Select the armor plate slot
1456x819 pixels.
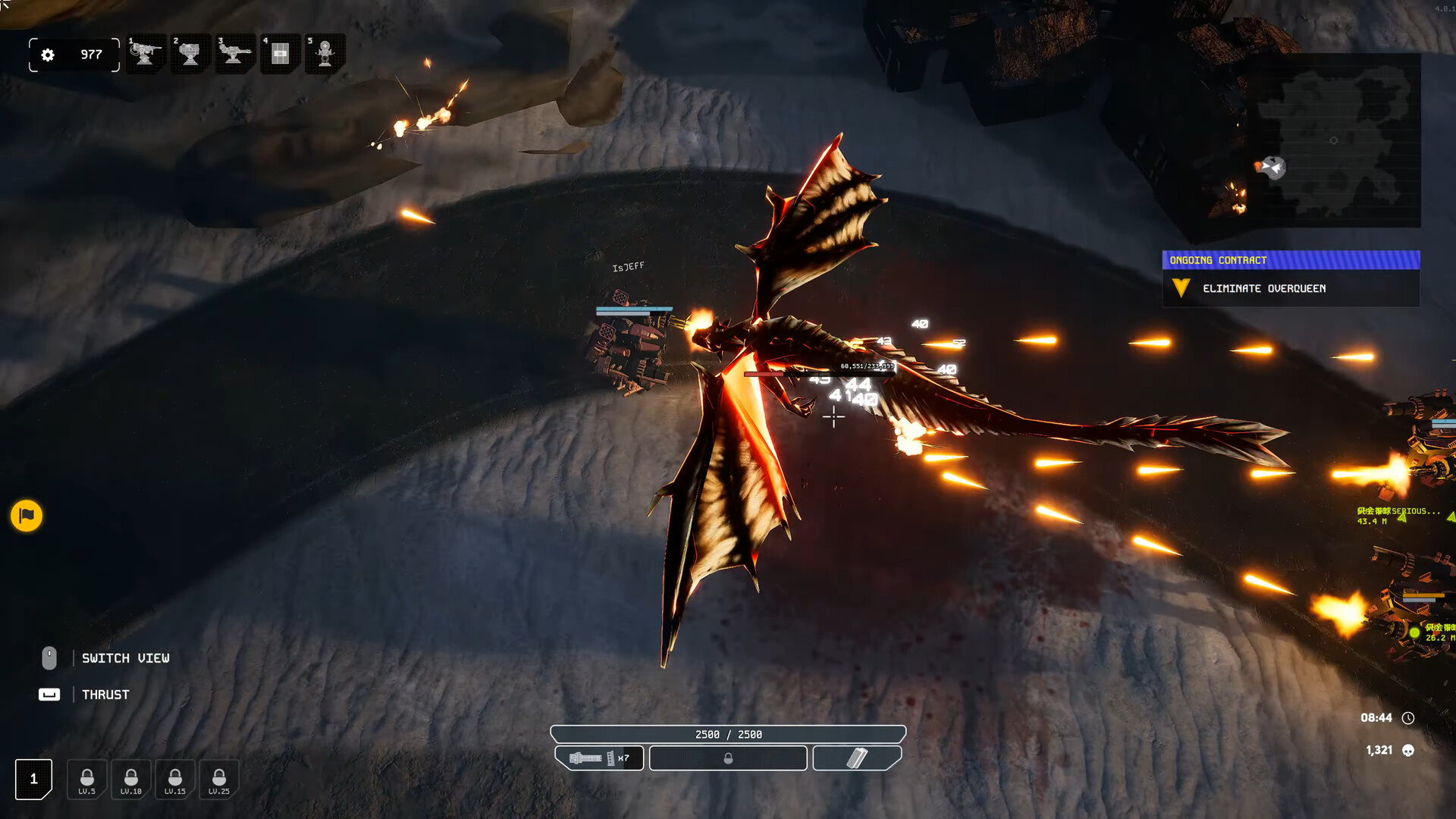coord(857,758)
